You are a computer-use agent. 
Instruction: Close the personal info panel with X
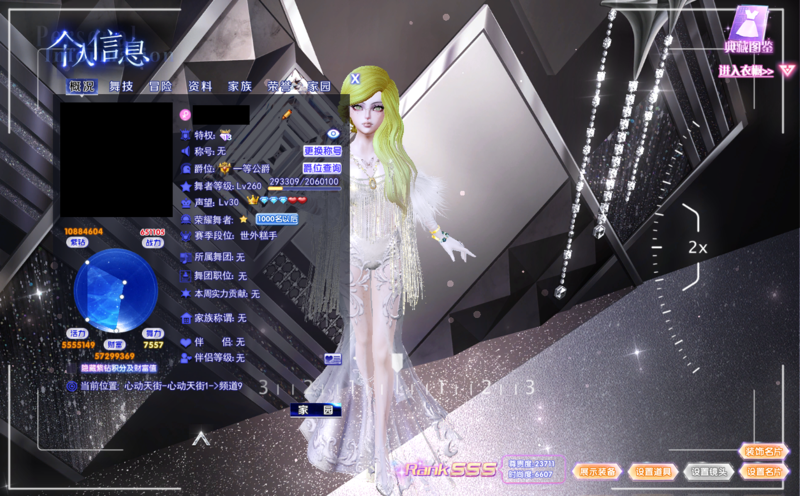[354, 76]
